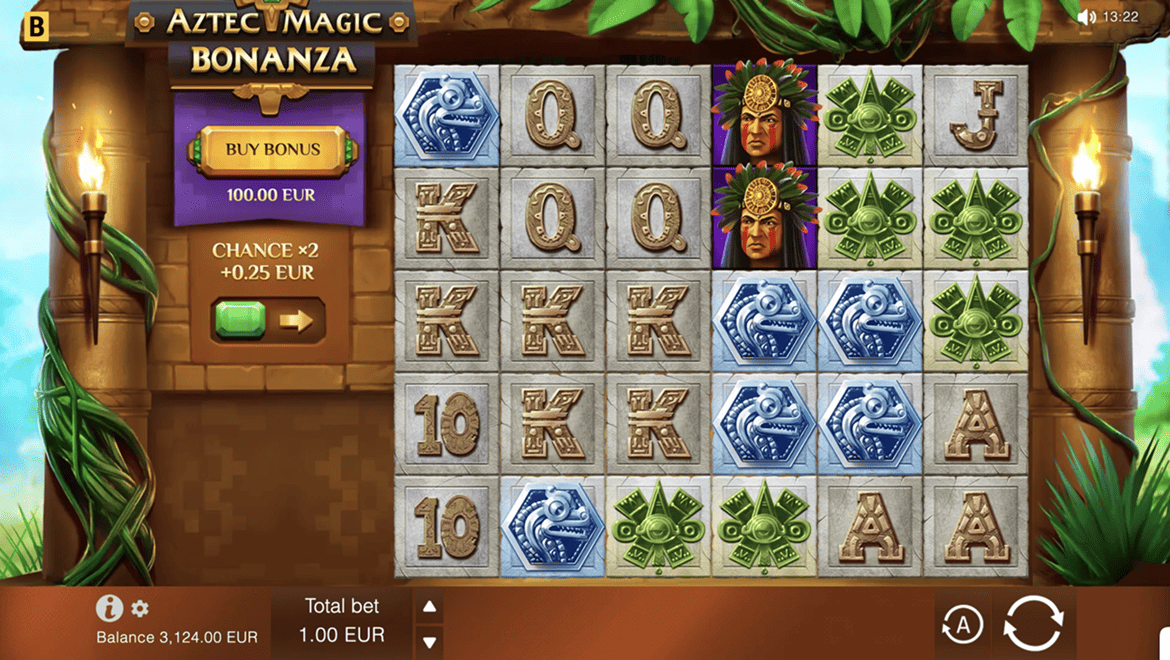Increase total bet with up arrow

(x=429, y=606)
